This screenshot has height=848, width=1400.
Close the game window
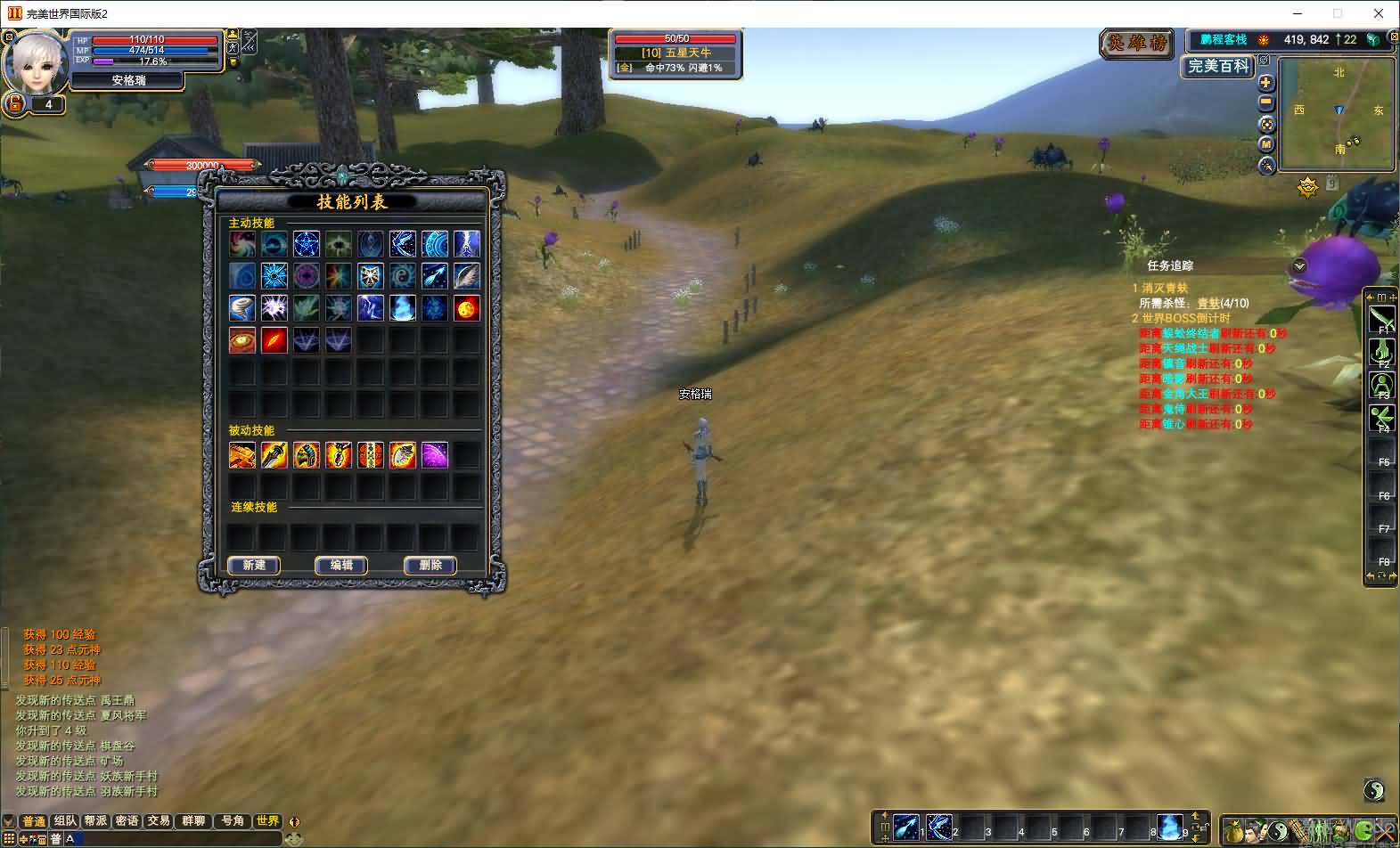click(1379, 13)
